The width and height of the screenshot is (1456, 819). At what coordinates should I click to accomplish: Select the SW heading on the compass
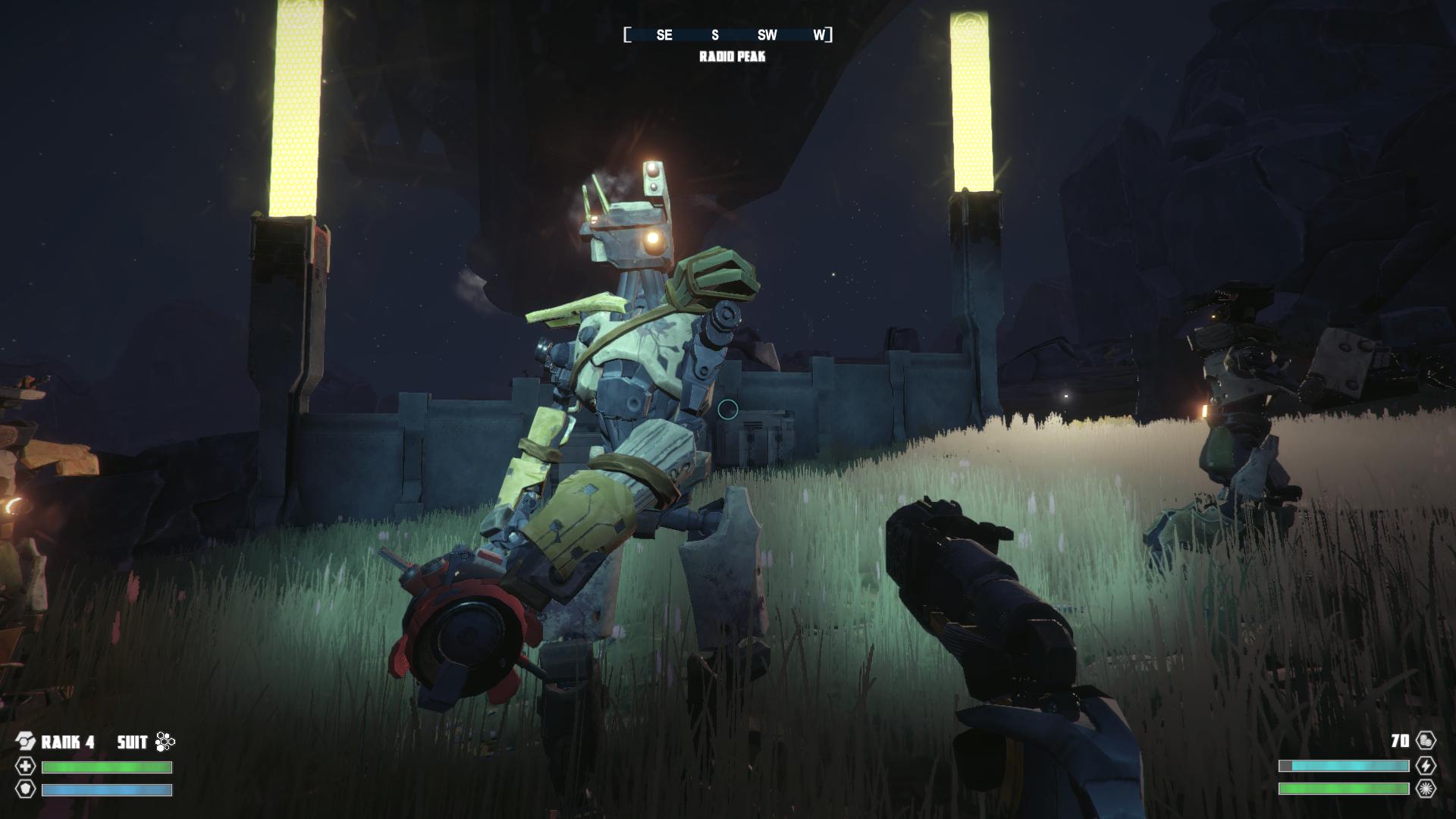[x=767, y=34]
